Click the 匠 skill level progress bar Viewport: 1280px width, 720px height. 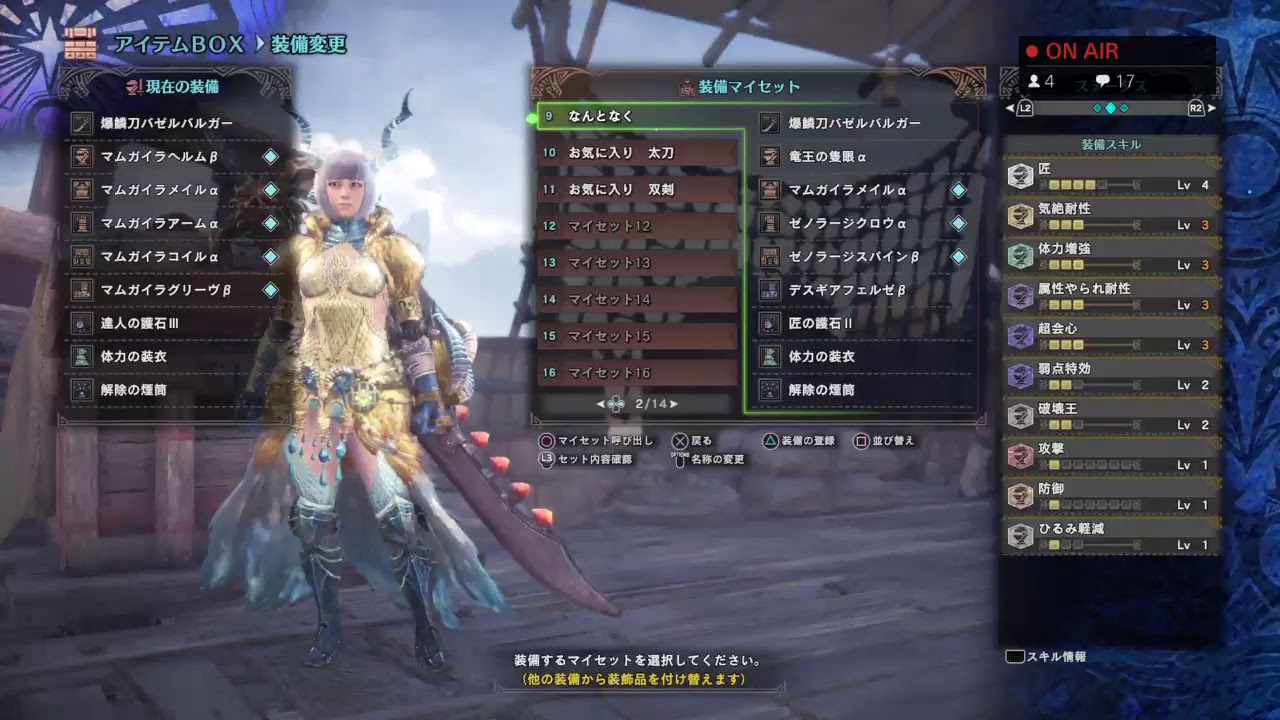(1090, 185)
